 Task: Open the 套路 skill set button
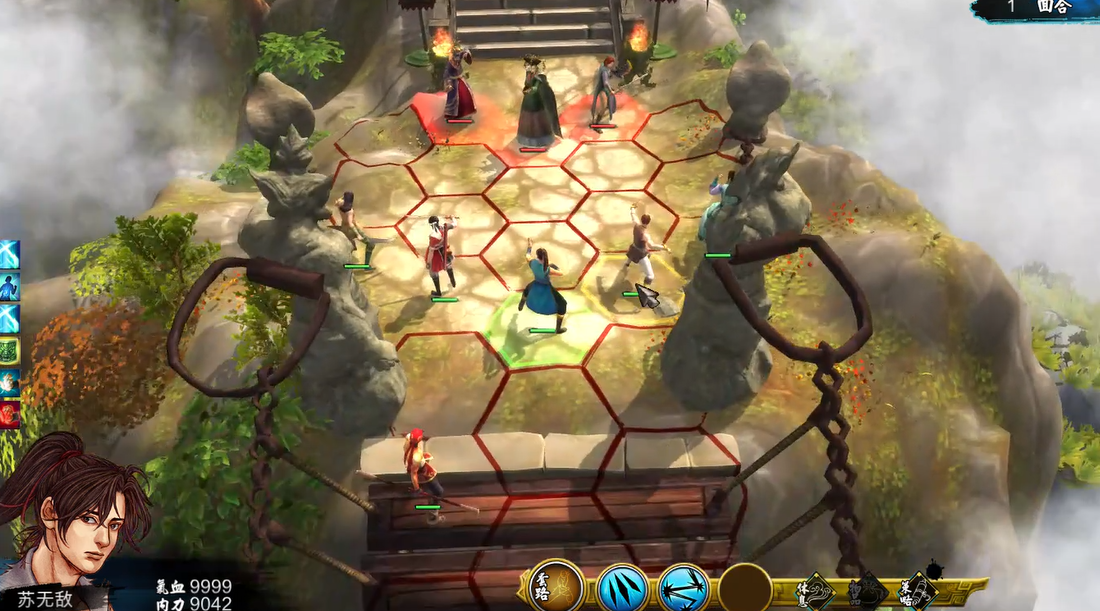click(556, 587)
